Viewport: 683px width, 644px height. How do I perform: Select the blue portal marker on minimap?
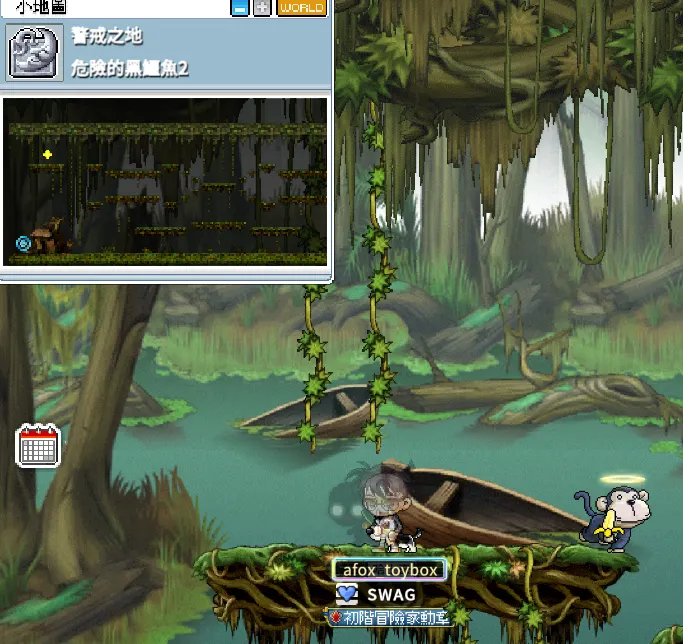pyautogui.click(x=23, y=243)
